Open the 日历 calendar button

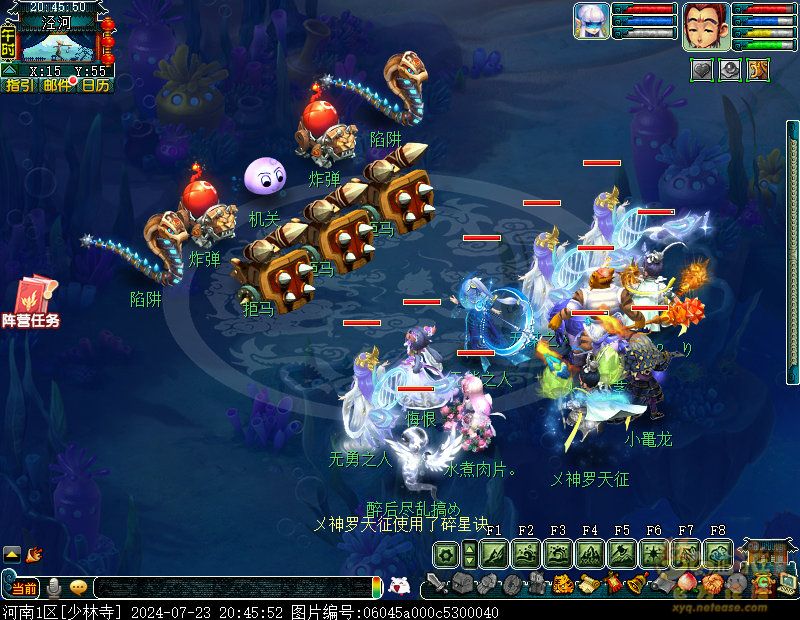95,86
